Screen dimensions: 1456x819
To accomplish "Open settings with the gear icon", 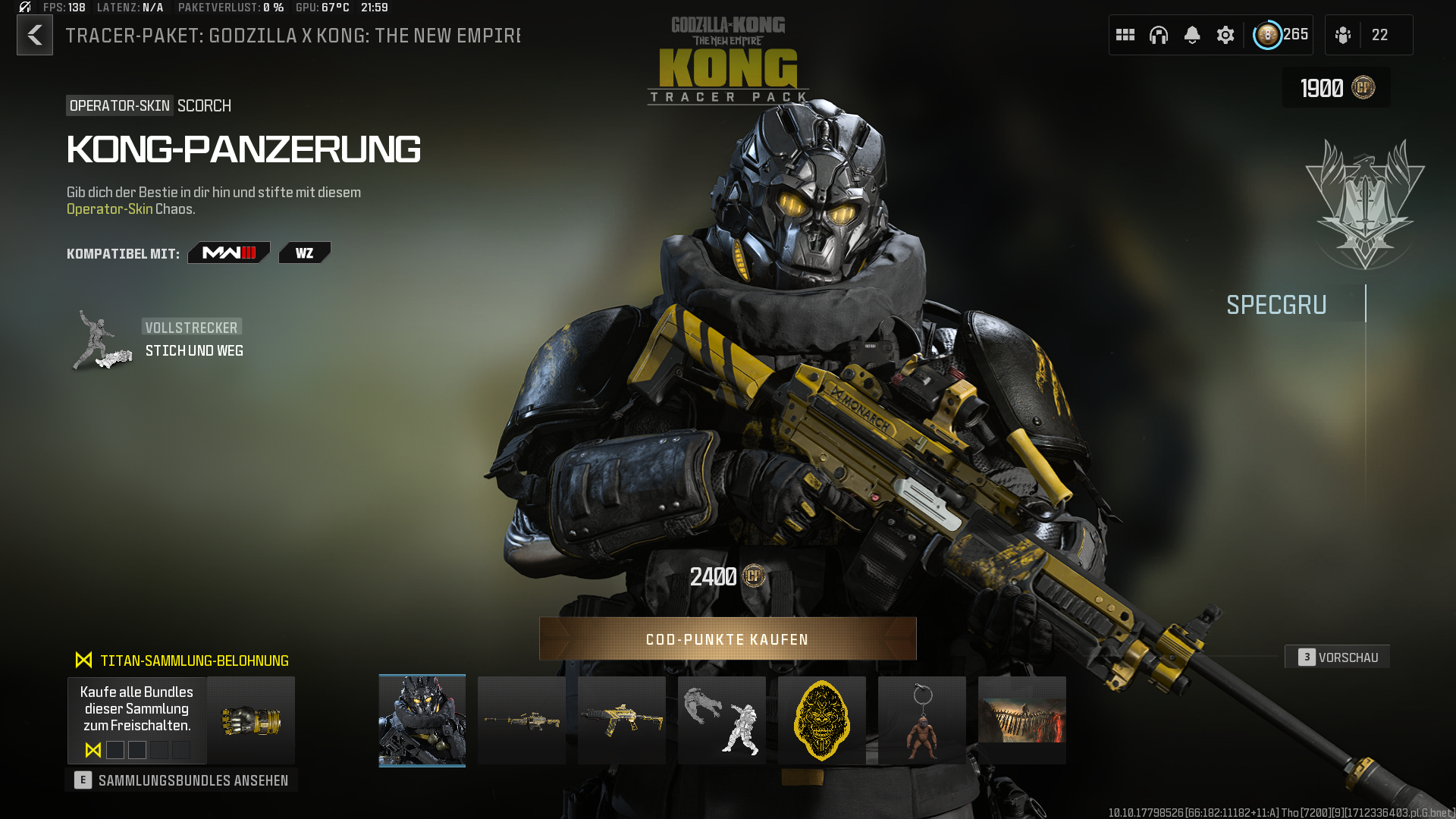I will click(x=1225, y=35).
